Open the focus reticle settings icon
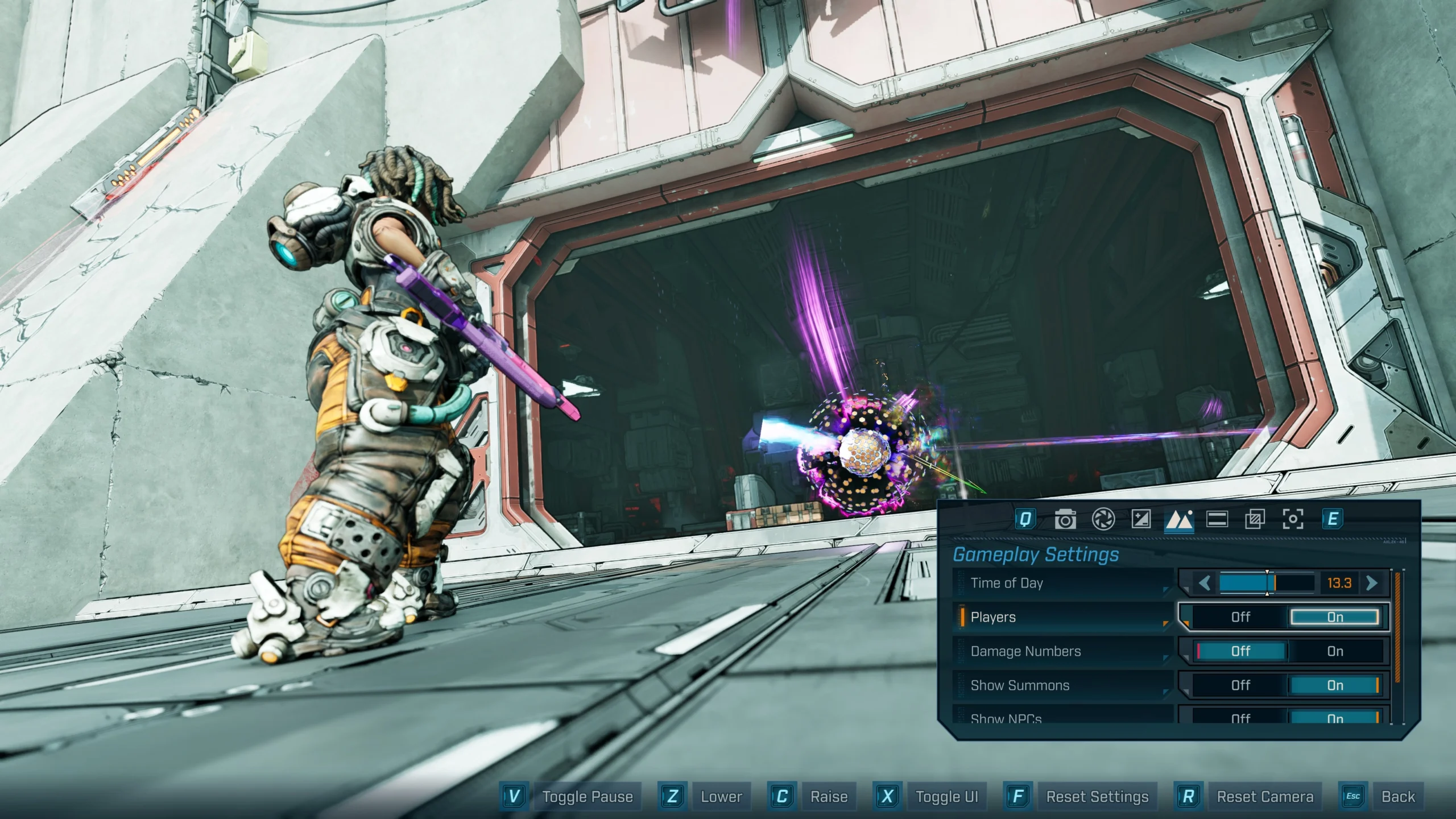 1293,520
